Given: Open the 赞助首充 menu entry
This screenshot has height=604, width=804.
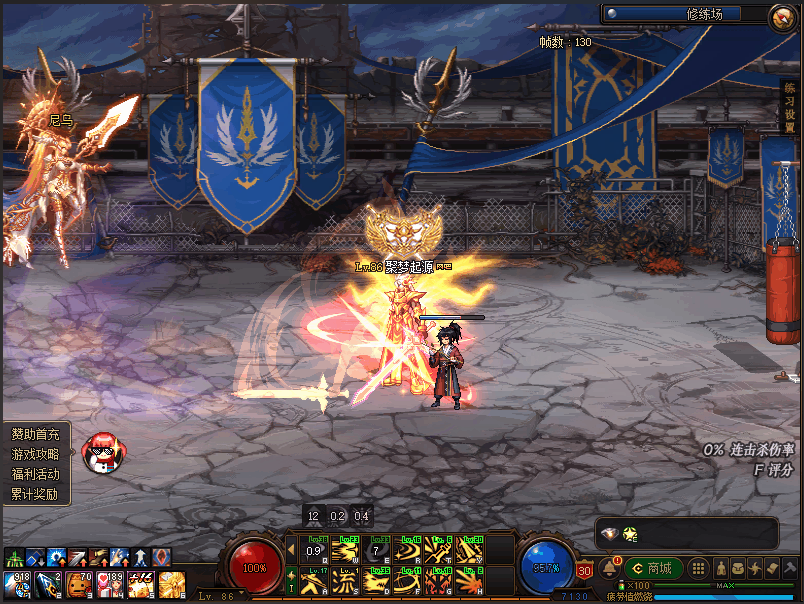Looking at the screenshot, I should point(36,435).
